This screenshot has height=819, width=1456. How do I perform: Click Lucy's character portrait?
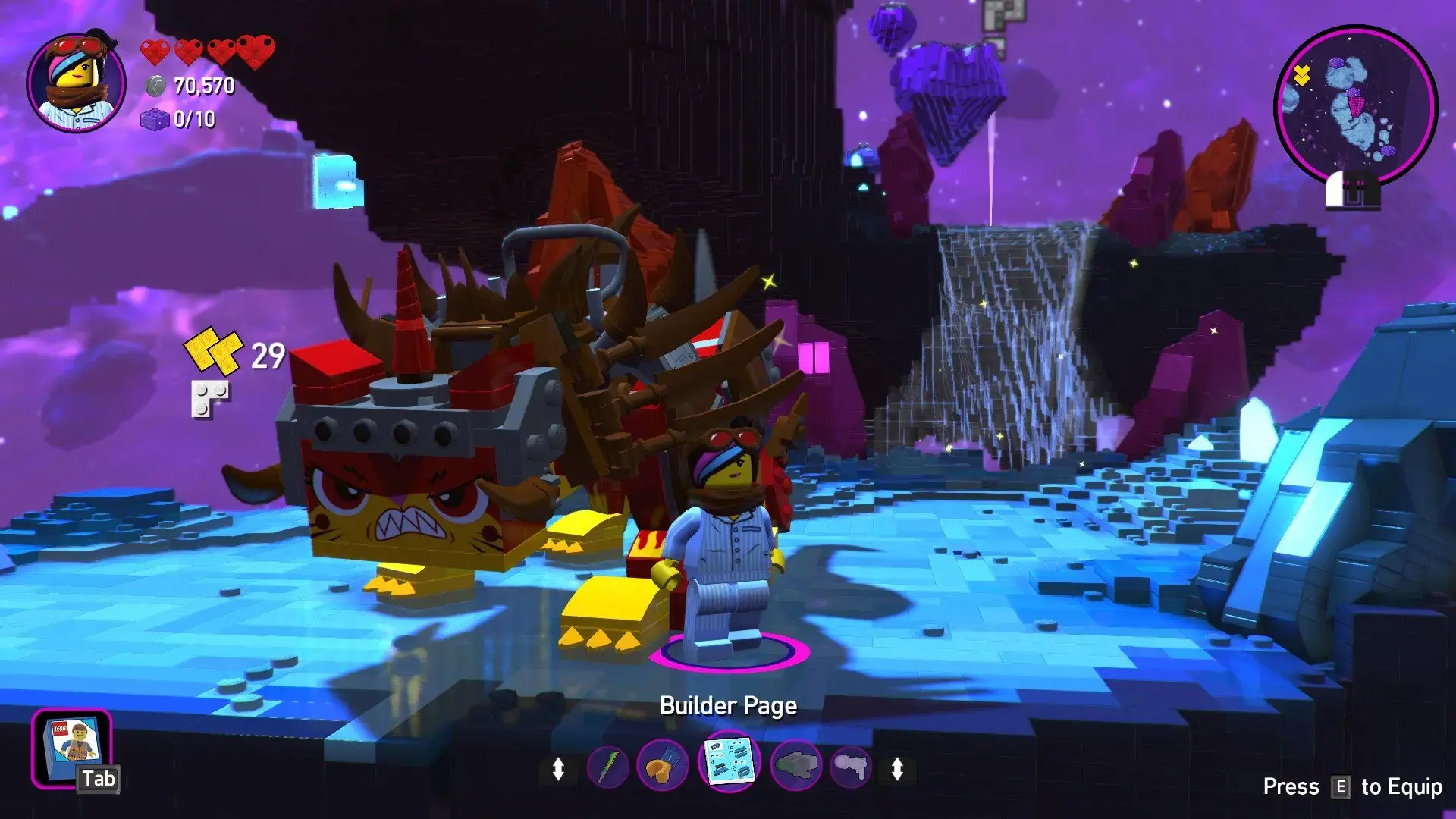click(77, 83)
